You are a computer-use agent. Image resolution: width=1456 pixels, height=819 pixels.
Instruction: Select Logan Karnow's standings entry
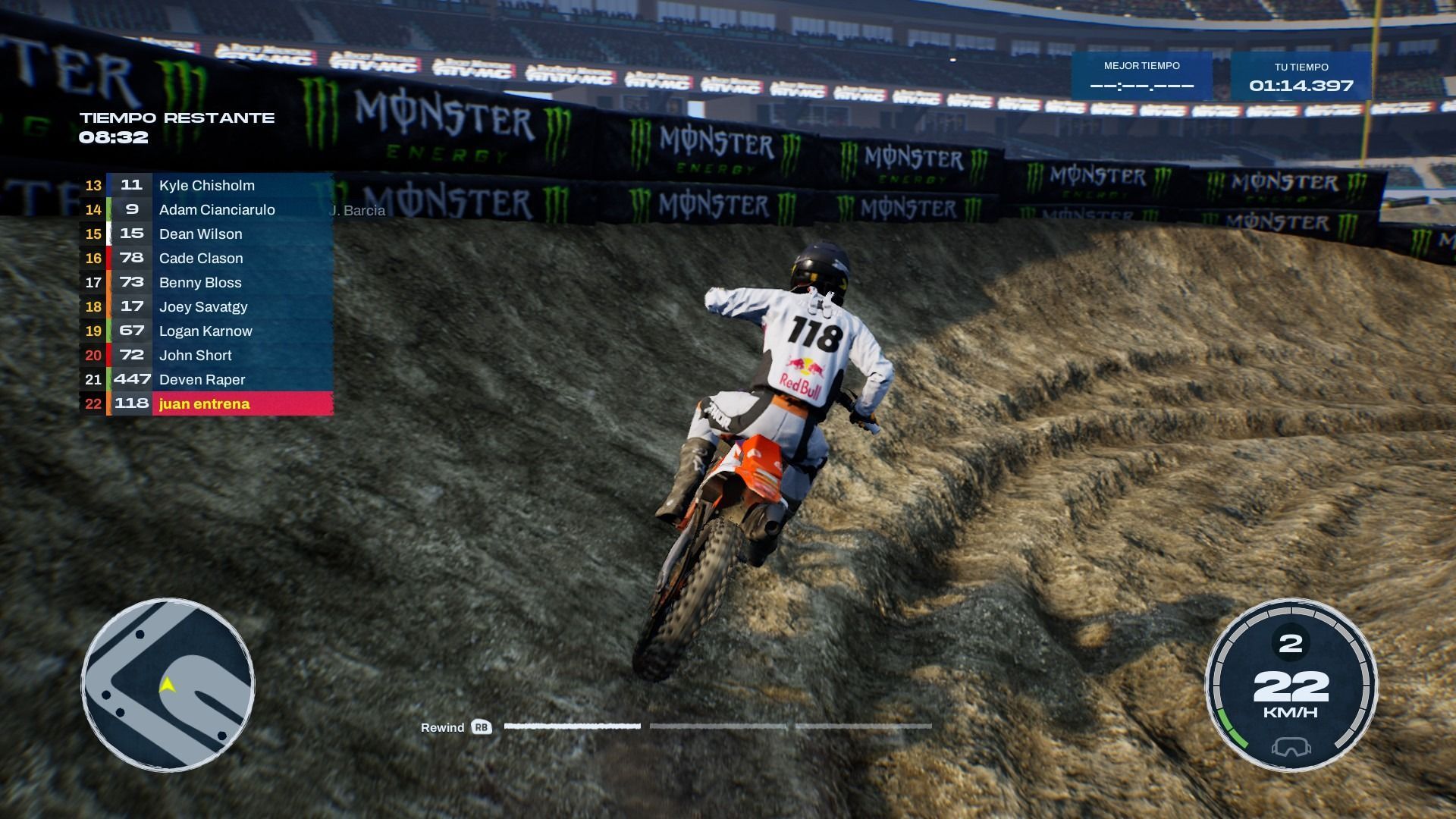pos(206,331)
